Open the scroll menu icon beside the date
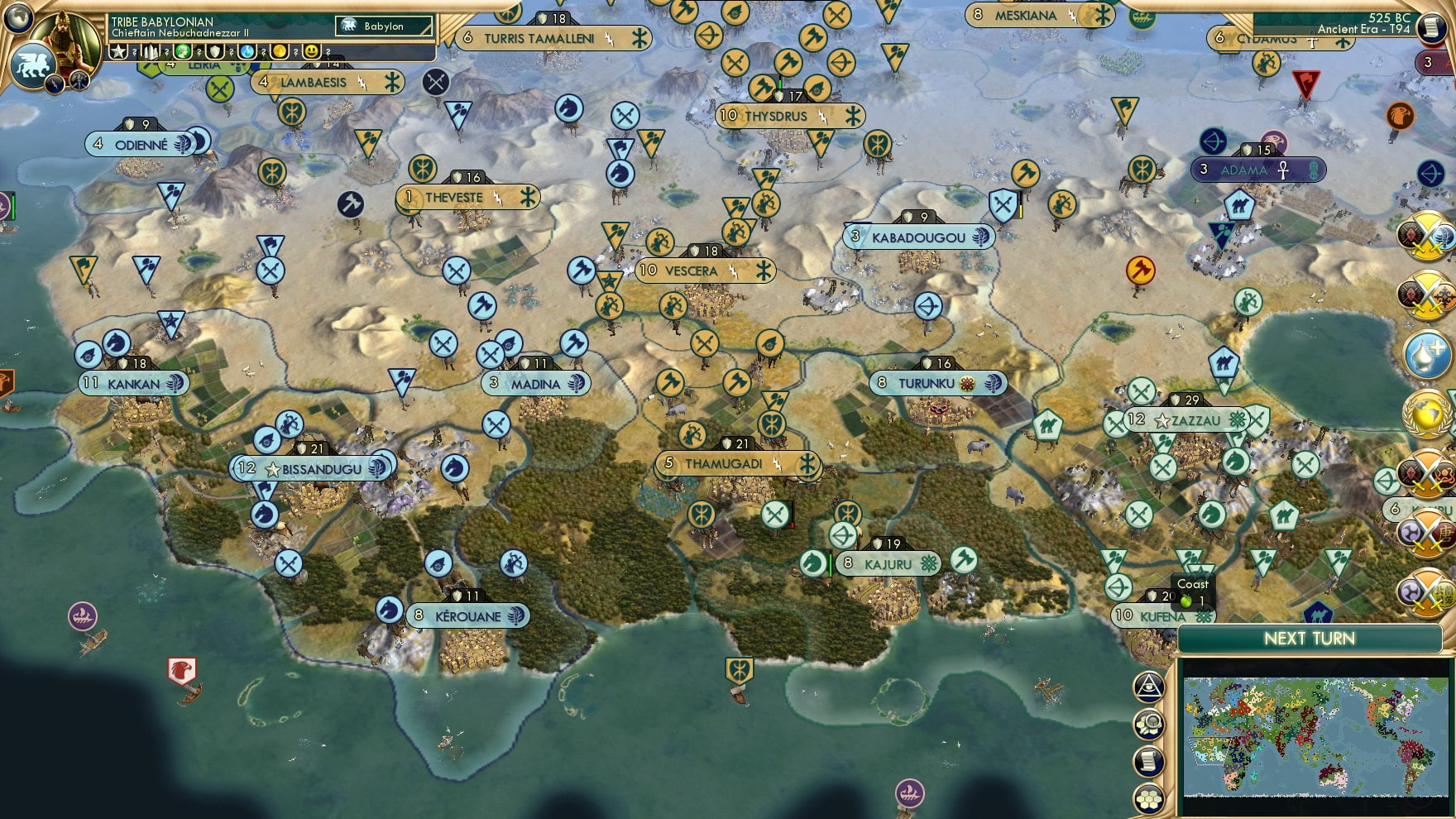Image resolution: width=1456 pixels, height=819 pixels. pos(1430,27)
